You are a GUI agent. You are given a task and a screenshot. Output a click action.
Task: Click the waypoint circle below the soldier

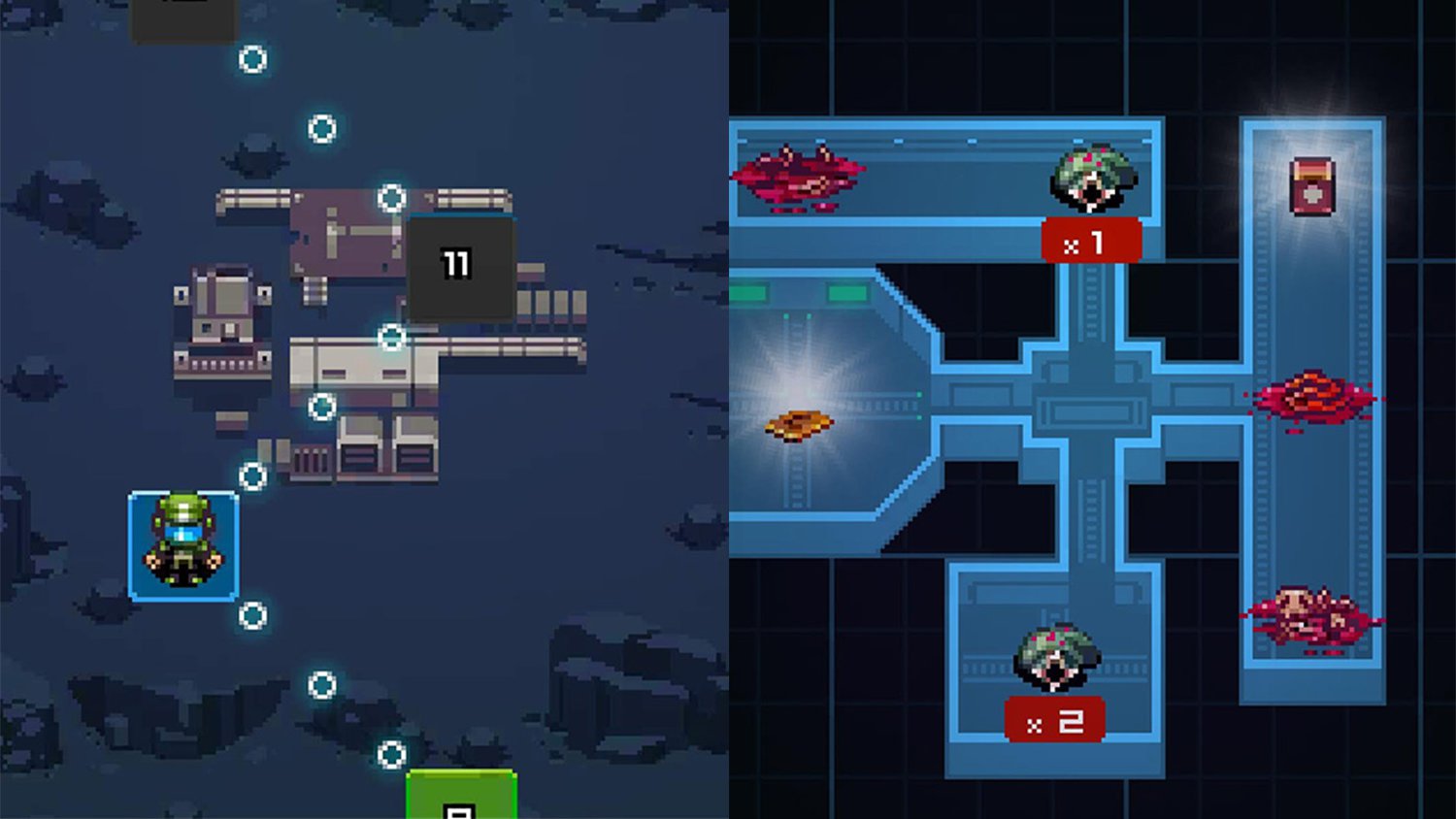pos(253,614)
